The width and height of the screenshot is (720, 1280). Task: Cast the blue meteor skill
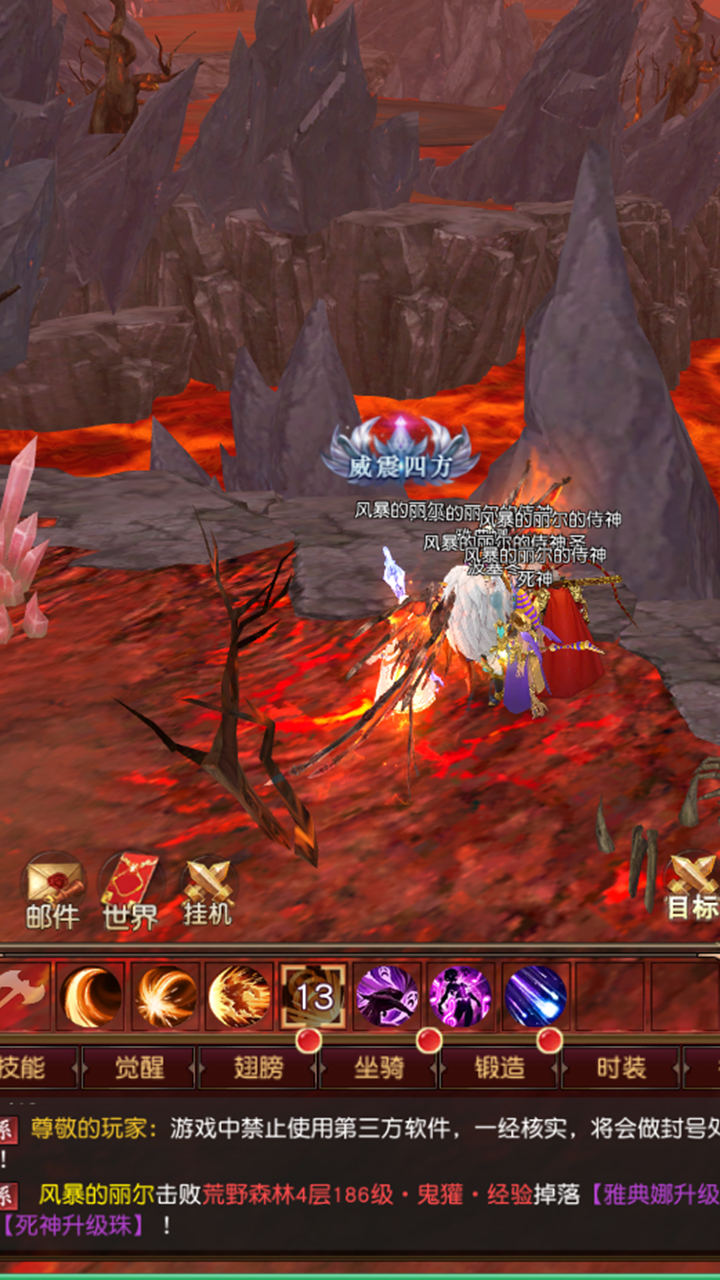tap(536, 996)
